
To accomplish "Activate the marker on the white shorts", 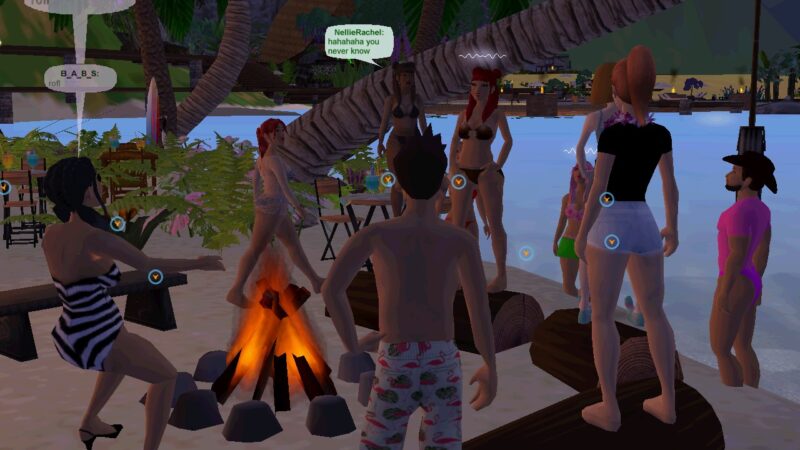I will 611,241.
